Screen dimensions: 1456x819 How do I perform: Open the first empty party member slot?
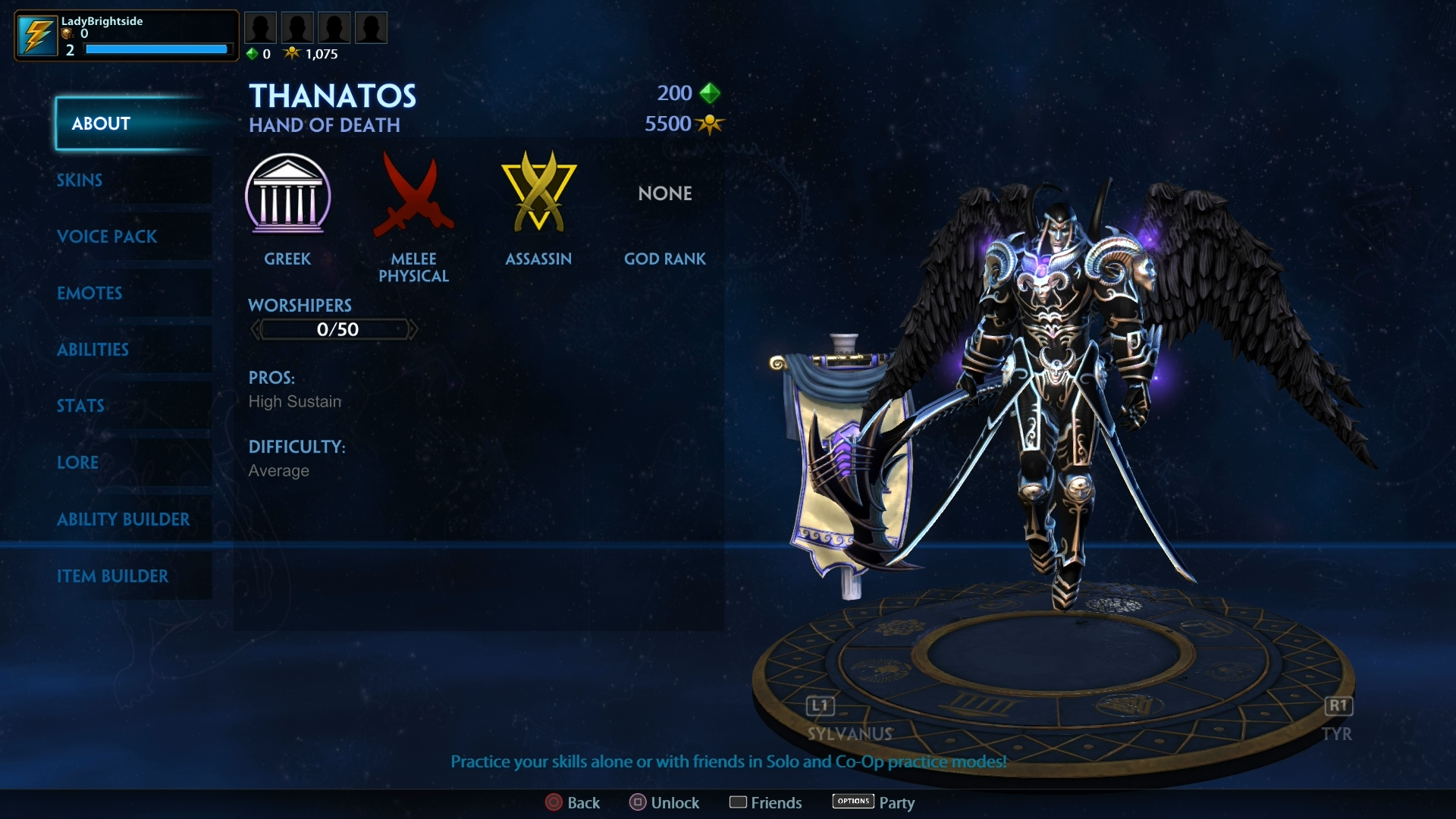[x=260, y=27]
